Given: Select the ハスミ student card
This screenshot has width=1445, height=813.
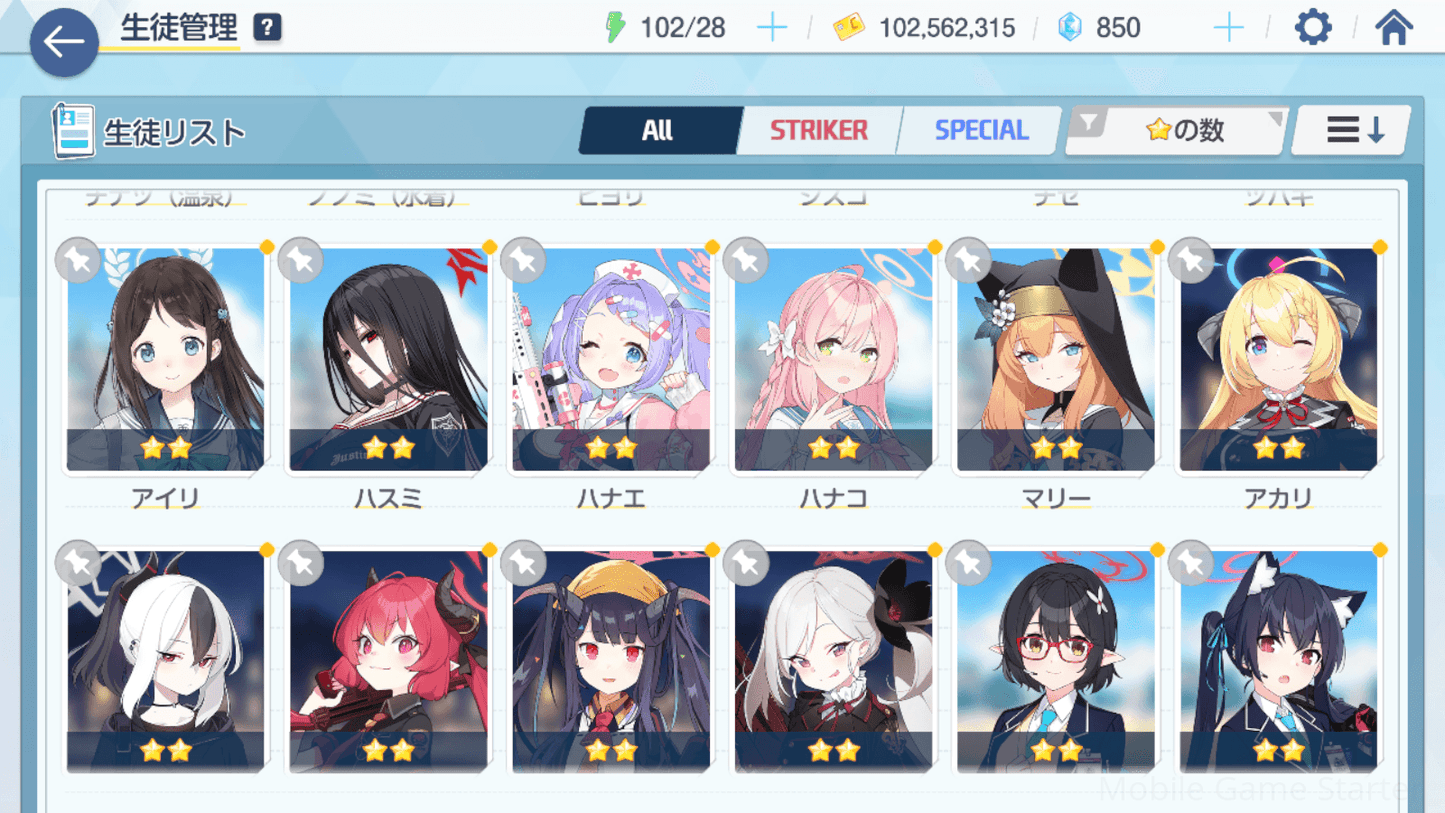Looking at the screenshot, I should (388, 360).
